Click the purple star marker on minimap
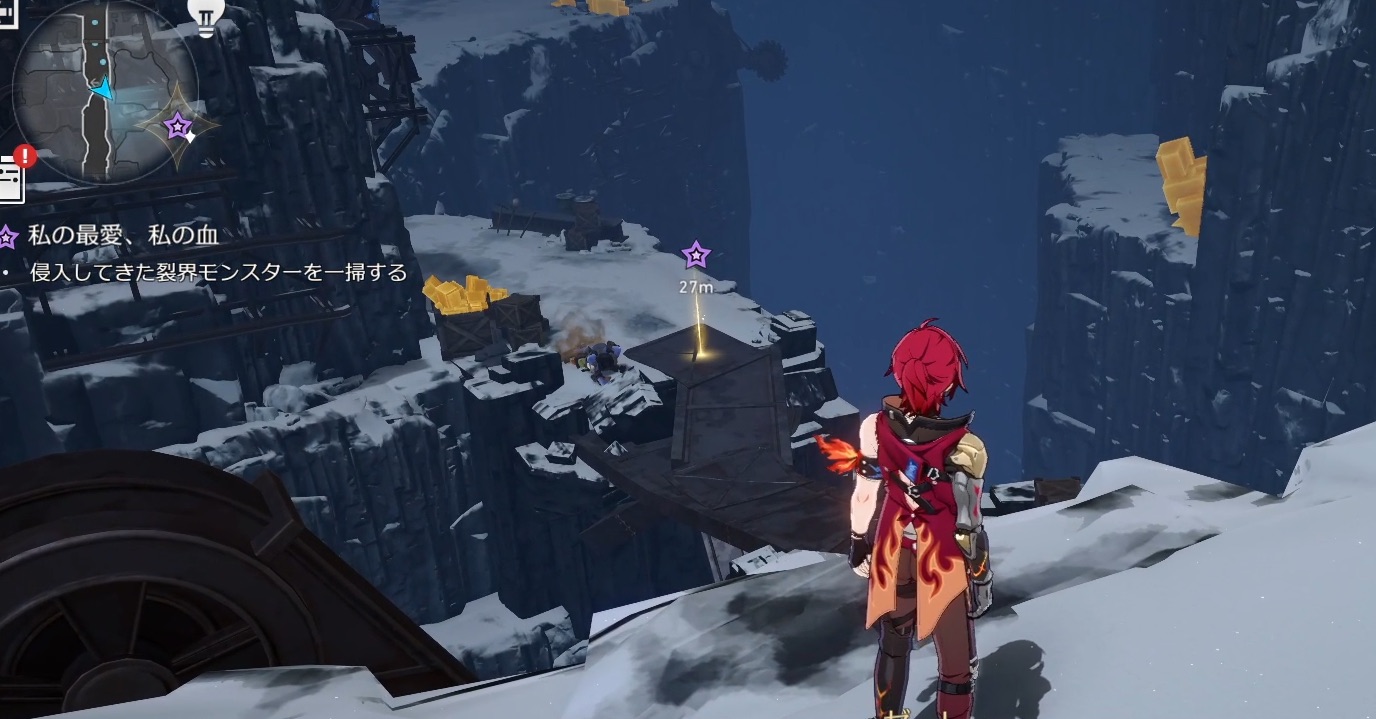Image resolution: width=1376 pixels, height=719 pixels. point(178,126)
